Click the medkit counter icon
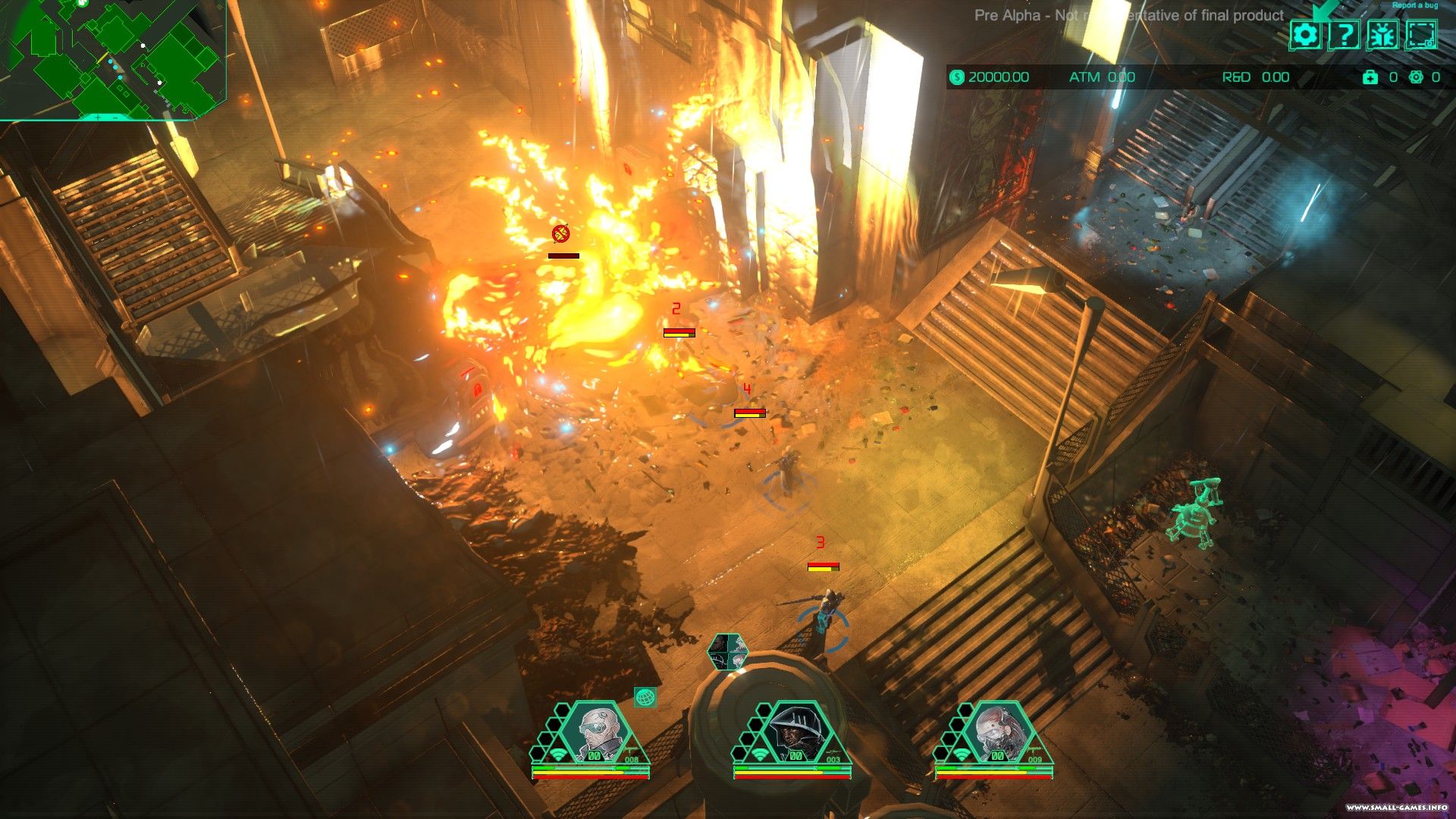 pos(1370,77)
